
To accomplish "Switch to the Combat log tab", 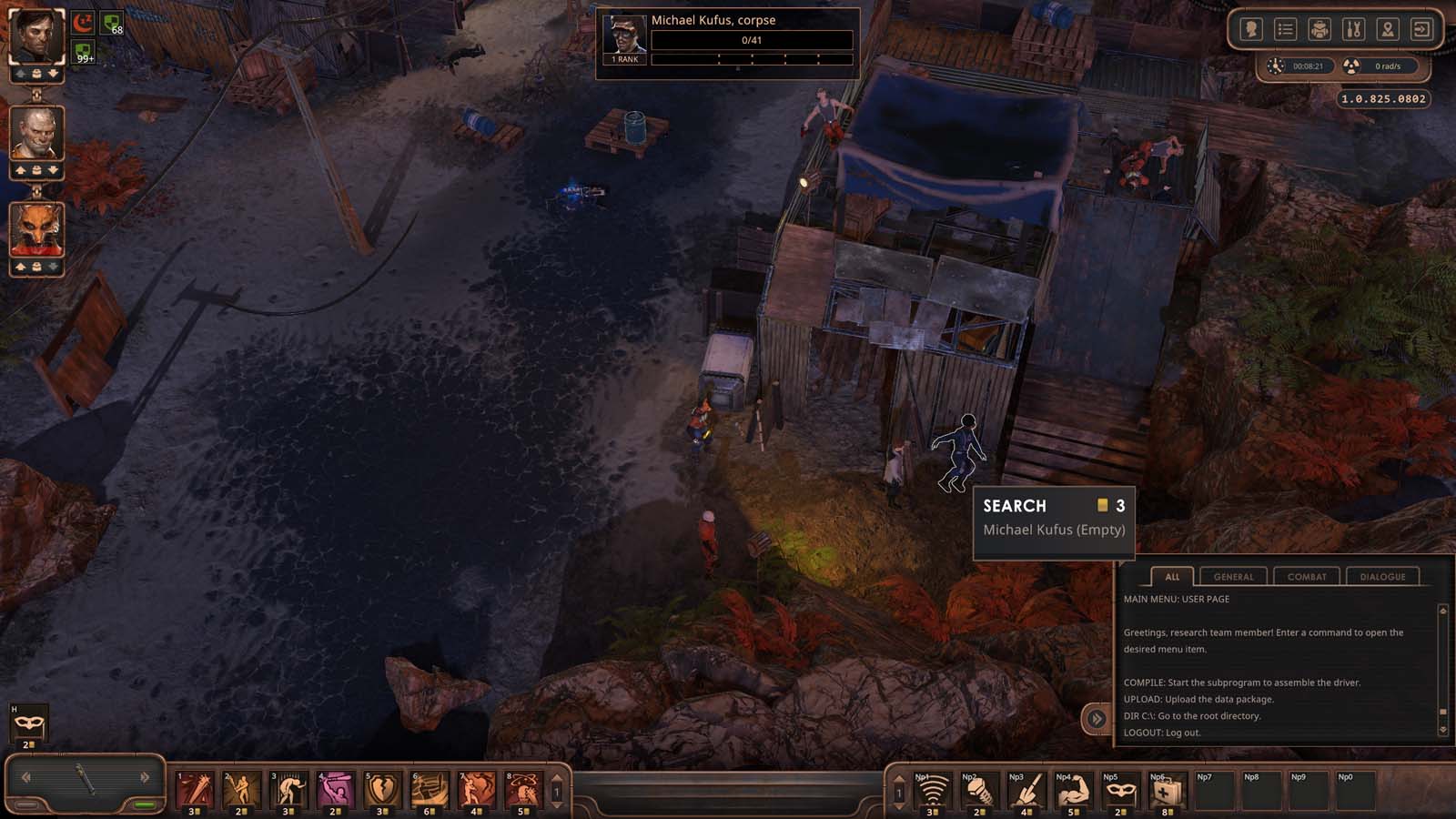I will 1307,577.
